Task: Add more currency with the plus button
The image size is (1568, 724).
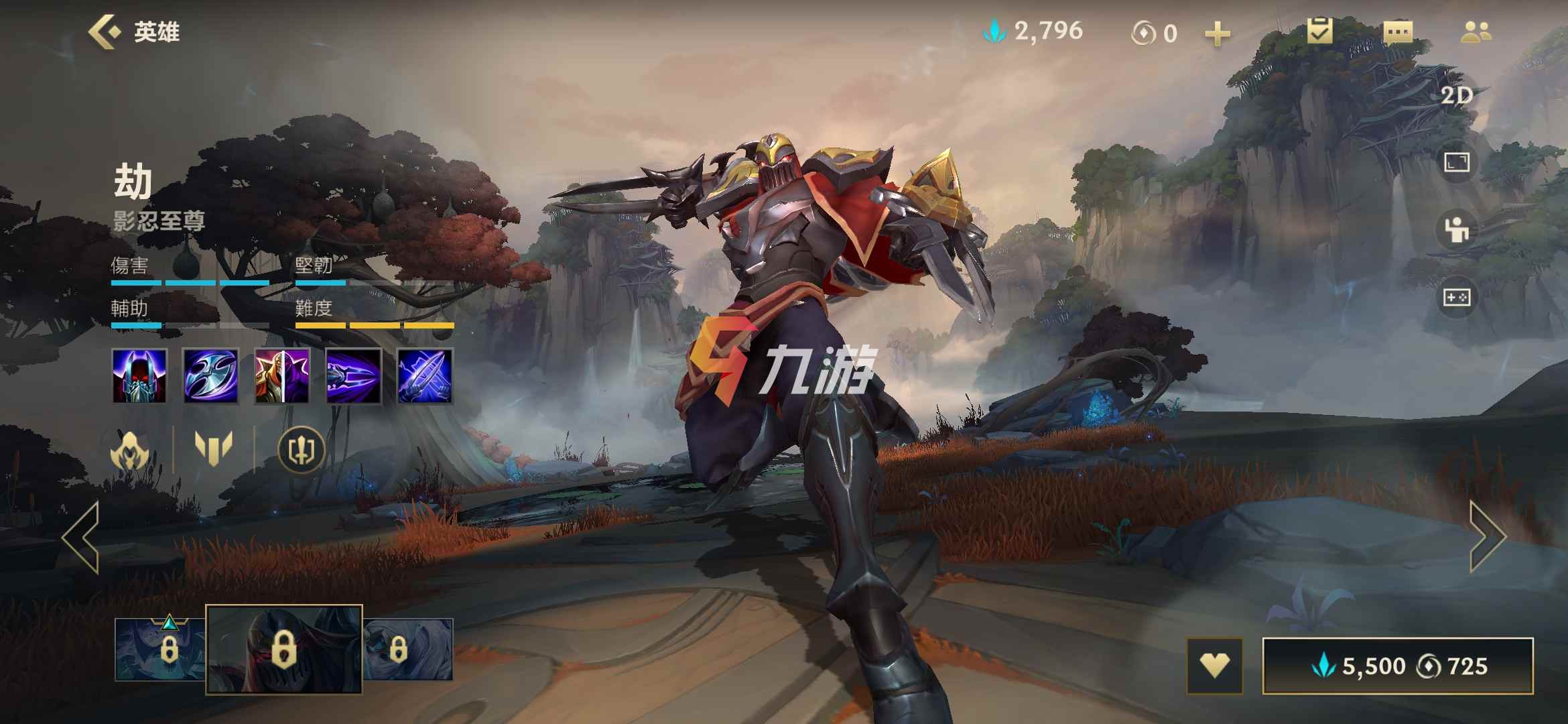Action: pyautogui.click(x=1217, y=34)
